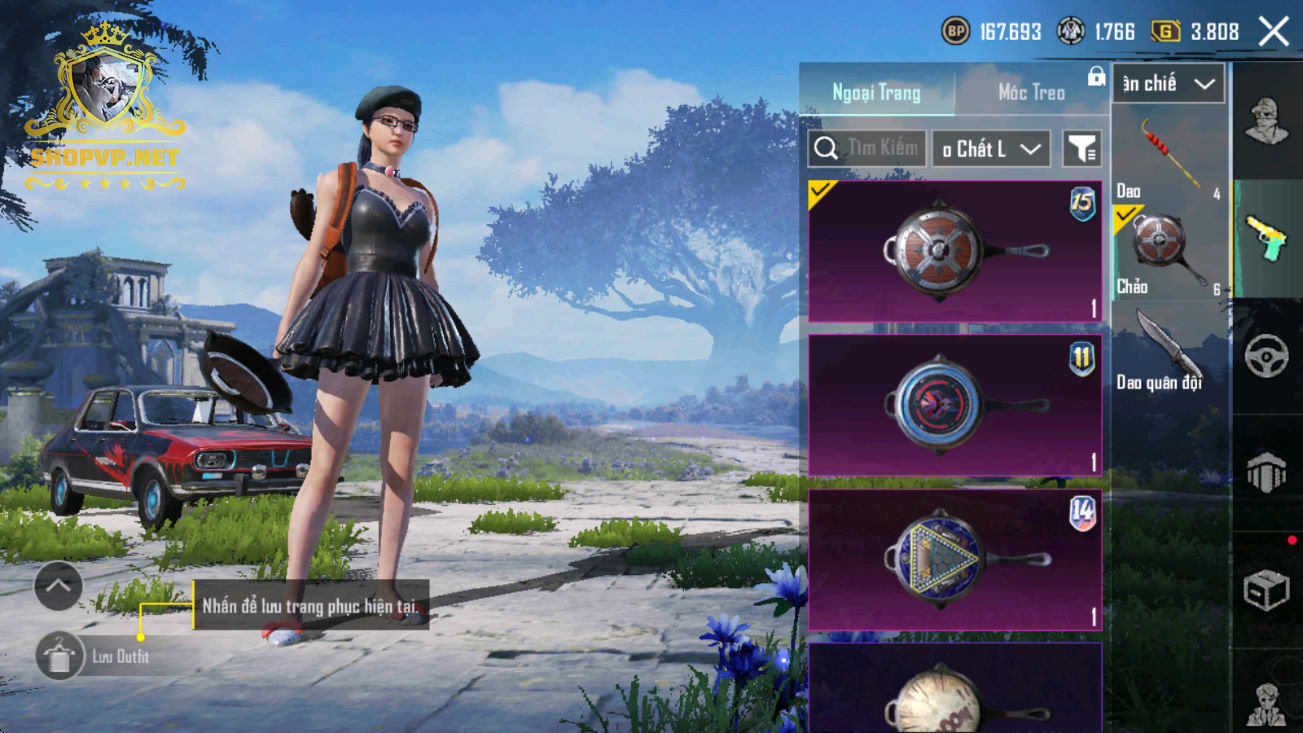Choose the Dao quân đội weapon type
Image resolution: width=1303 pixels, height=733 pixels.
click(1169, 350)
